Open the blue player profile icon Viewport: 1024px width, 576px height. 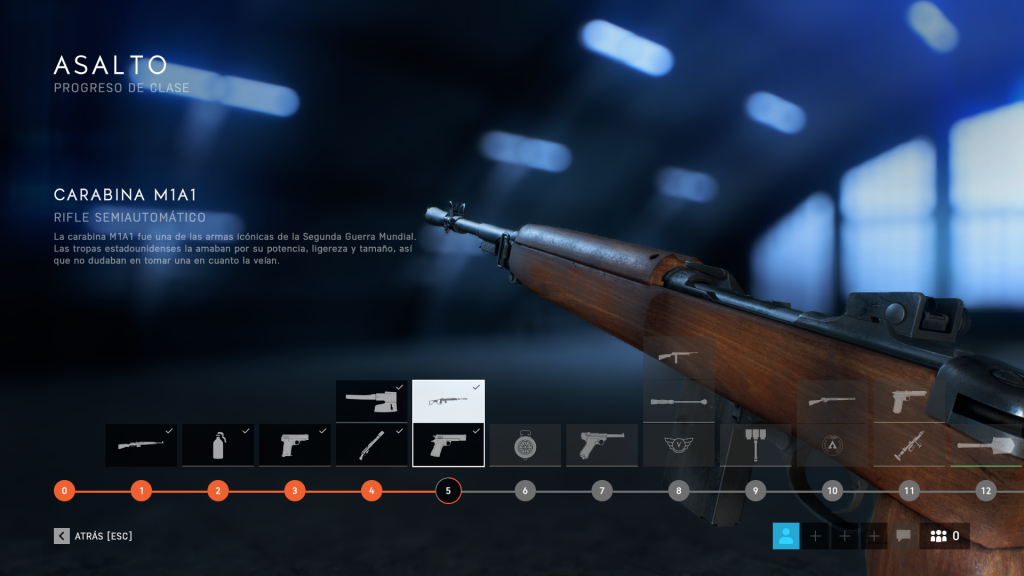coord(786,536)
